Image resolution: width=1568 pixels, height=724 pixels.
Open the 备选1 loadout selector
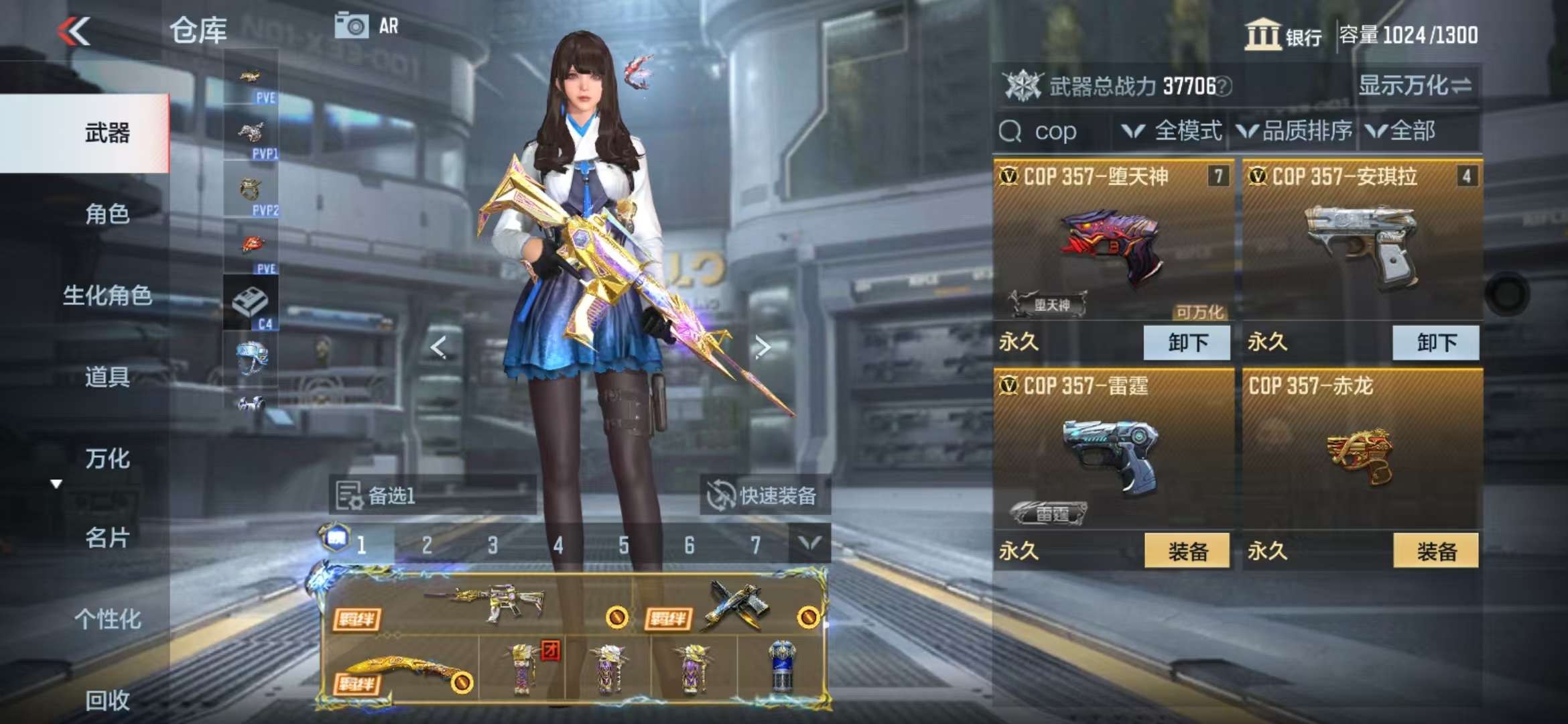pos(432,496)
